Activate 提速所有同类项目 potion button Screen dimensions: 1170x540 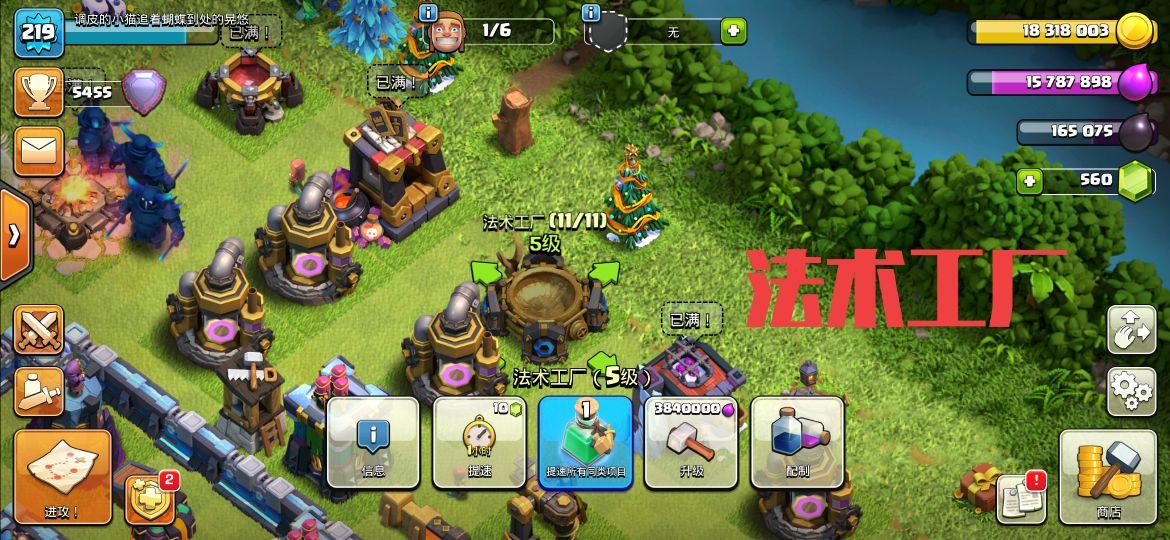coord(585,443)
